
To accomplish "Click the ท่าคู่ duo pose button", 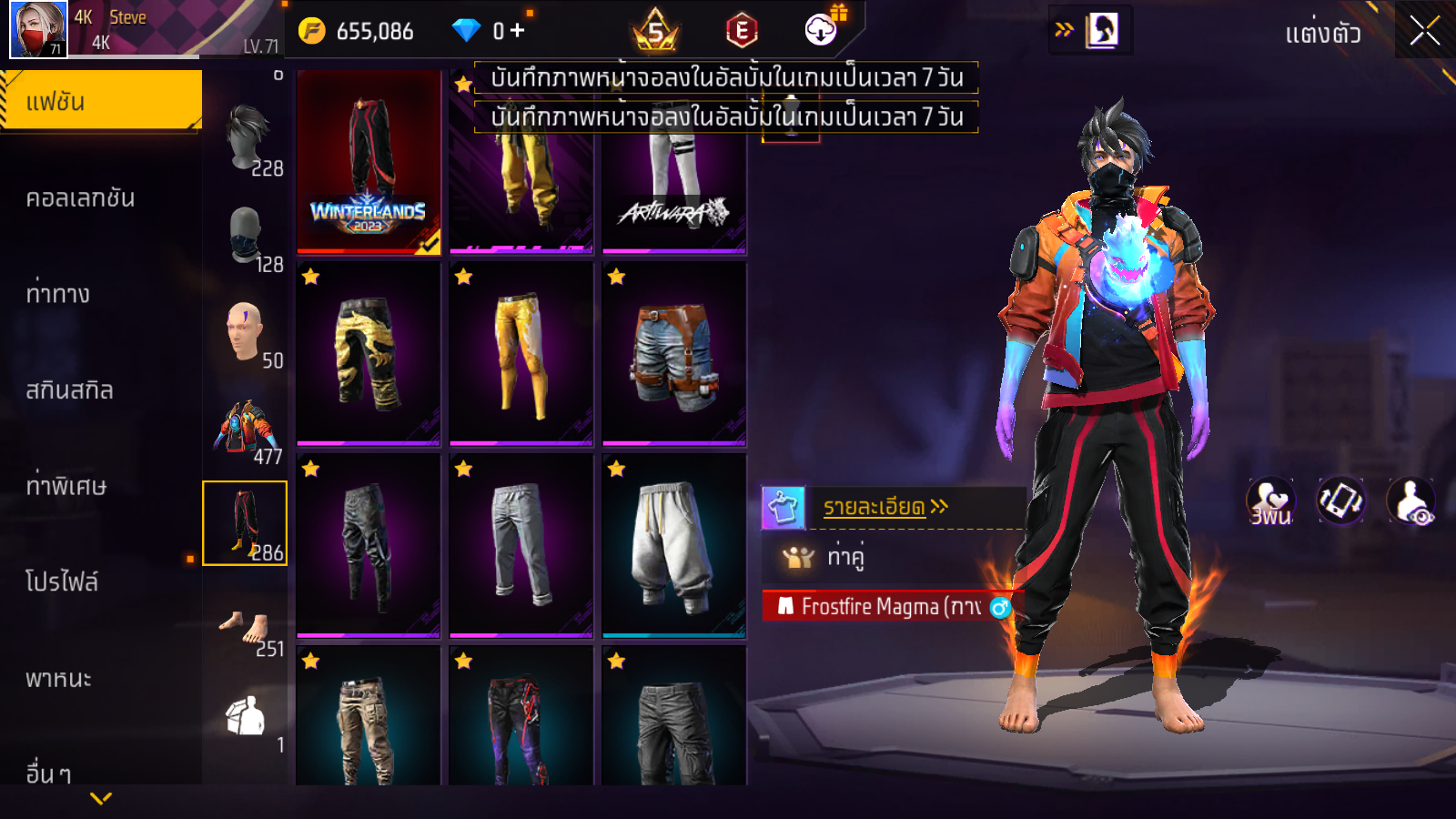I will tap(845, 556).
